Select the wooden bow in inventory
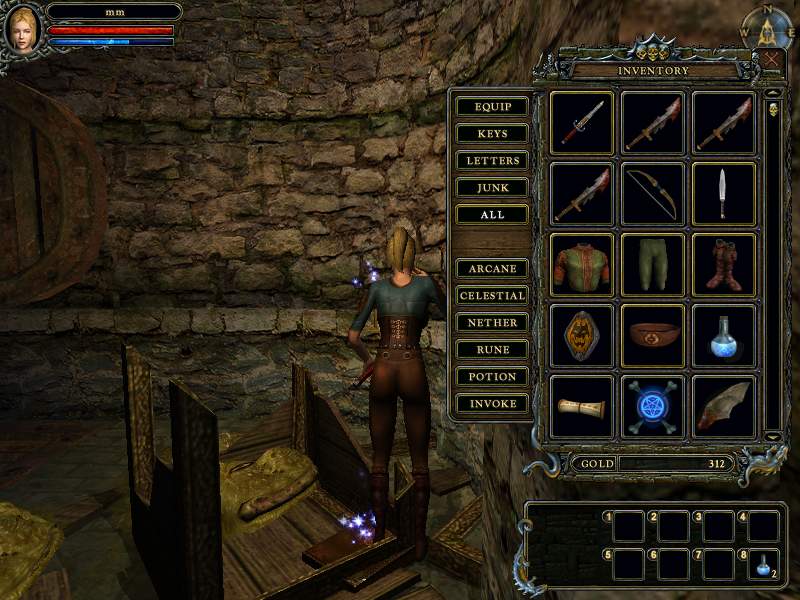This screenshot has height=600, width=800. click(653, 193)
